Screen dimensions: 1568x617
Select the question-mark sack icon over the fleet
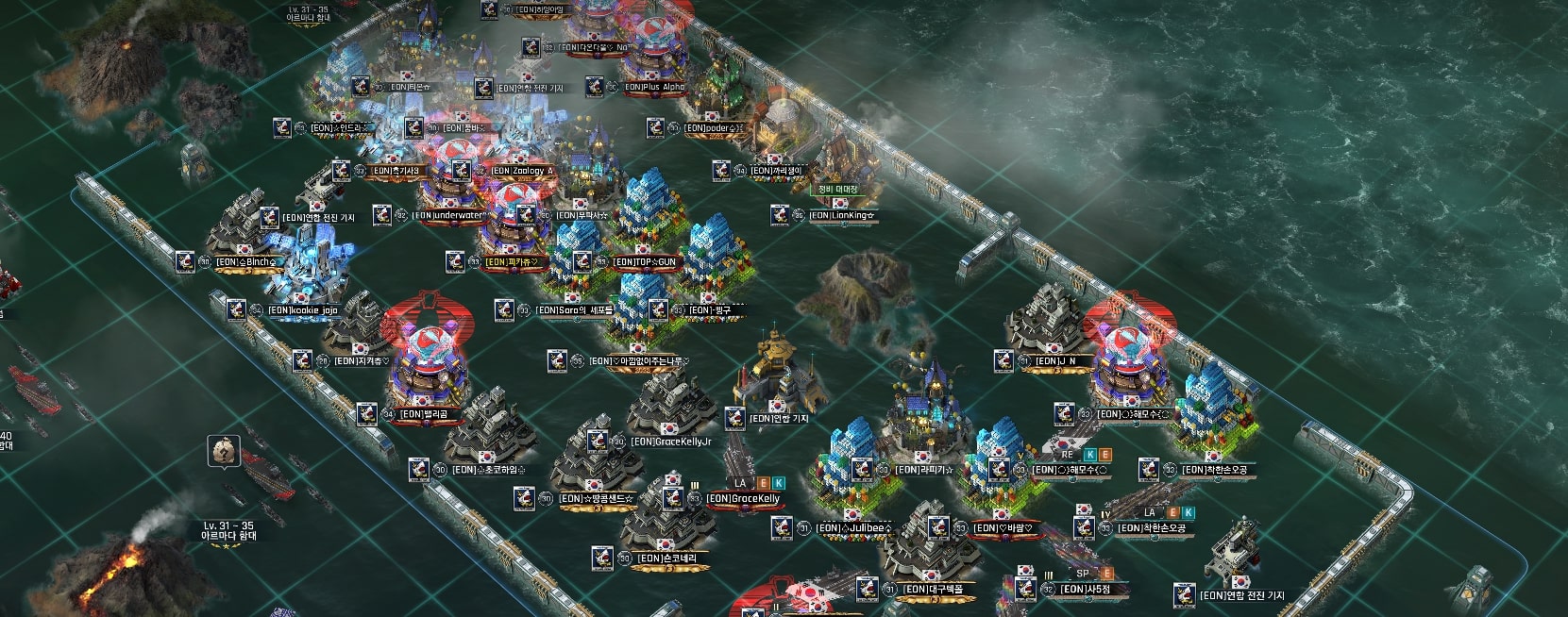[x=222, y=452]
